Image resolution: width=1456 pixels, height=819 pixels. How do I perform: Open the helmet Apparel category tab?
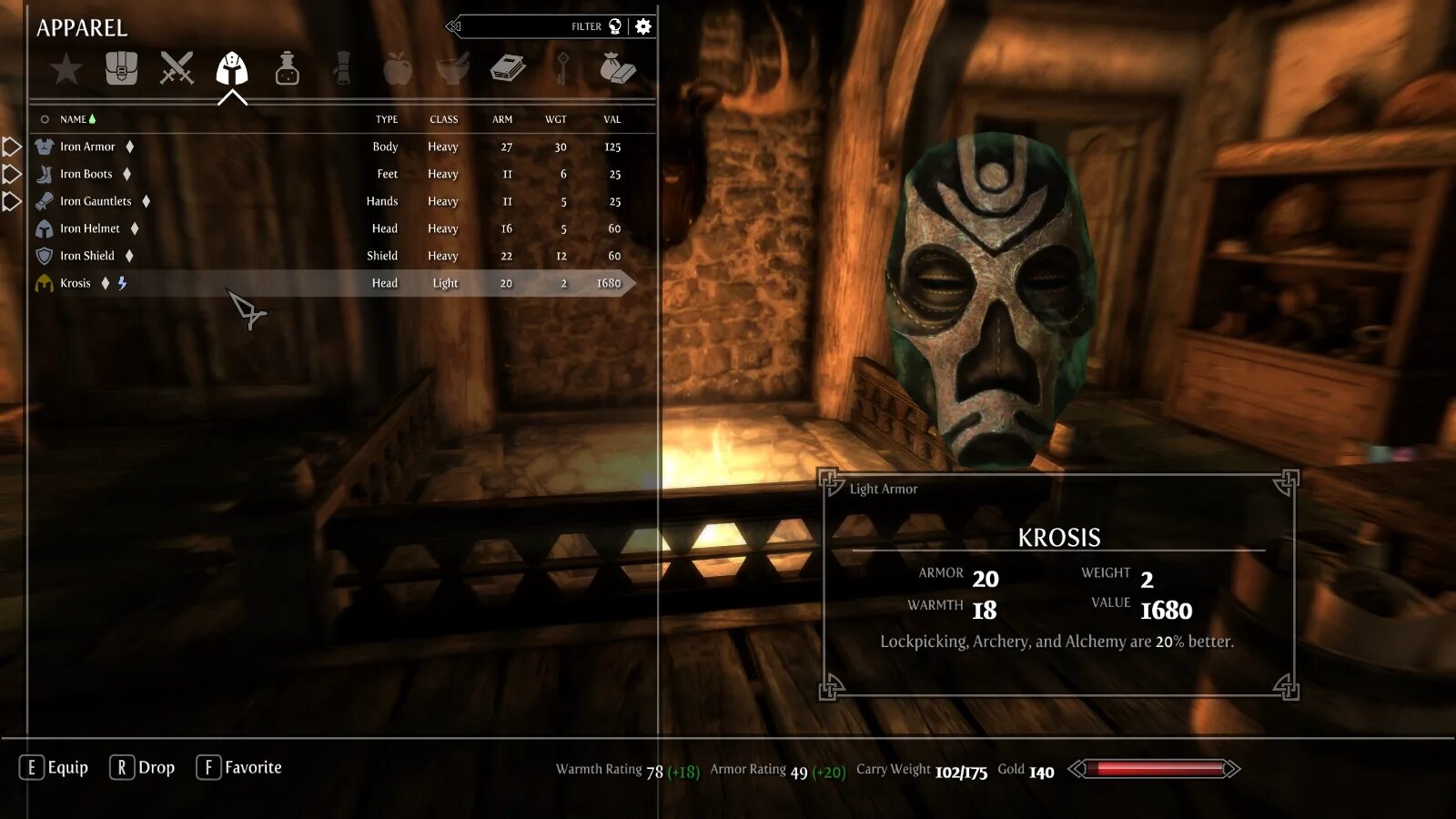pyautogui.click(x=232, y=68)
